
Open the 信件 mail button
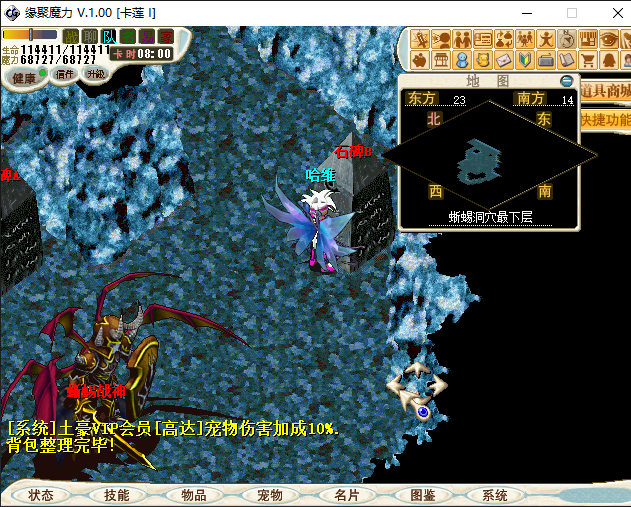pos(65,75)
